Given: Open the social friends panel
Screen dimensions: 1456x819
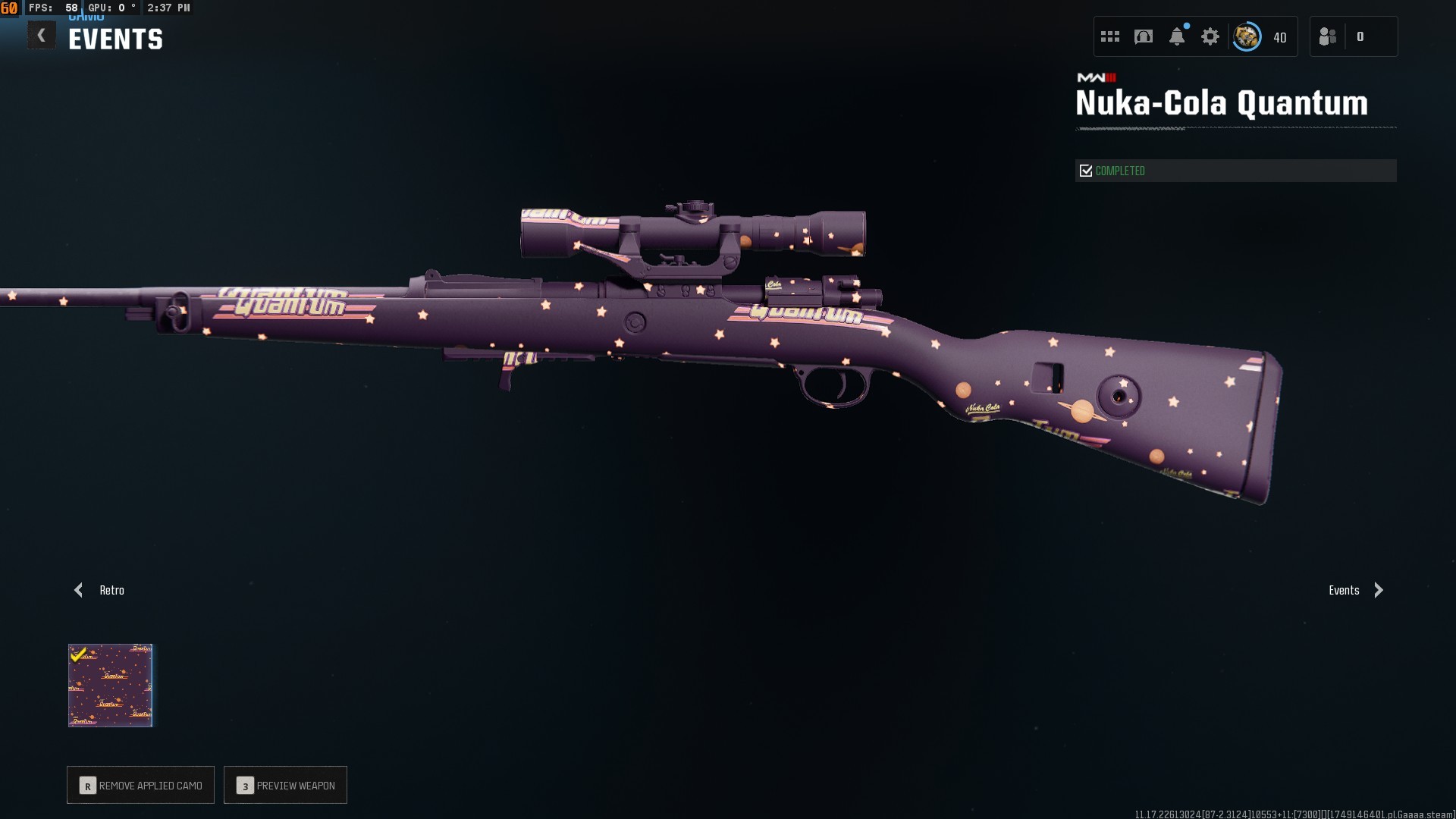Looking at the screenshot, I should pyautogui.click(x=1328, y=36).
